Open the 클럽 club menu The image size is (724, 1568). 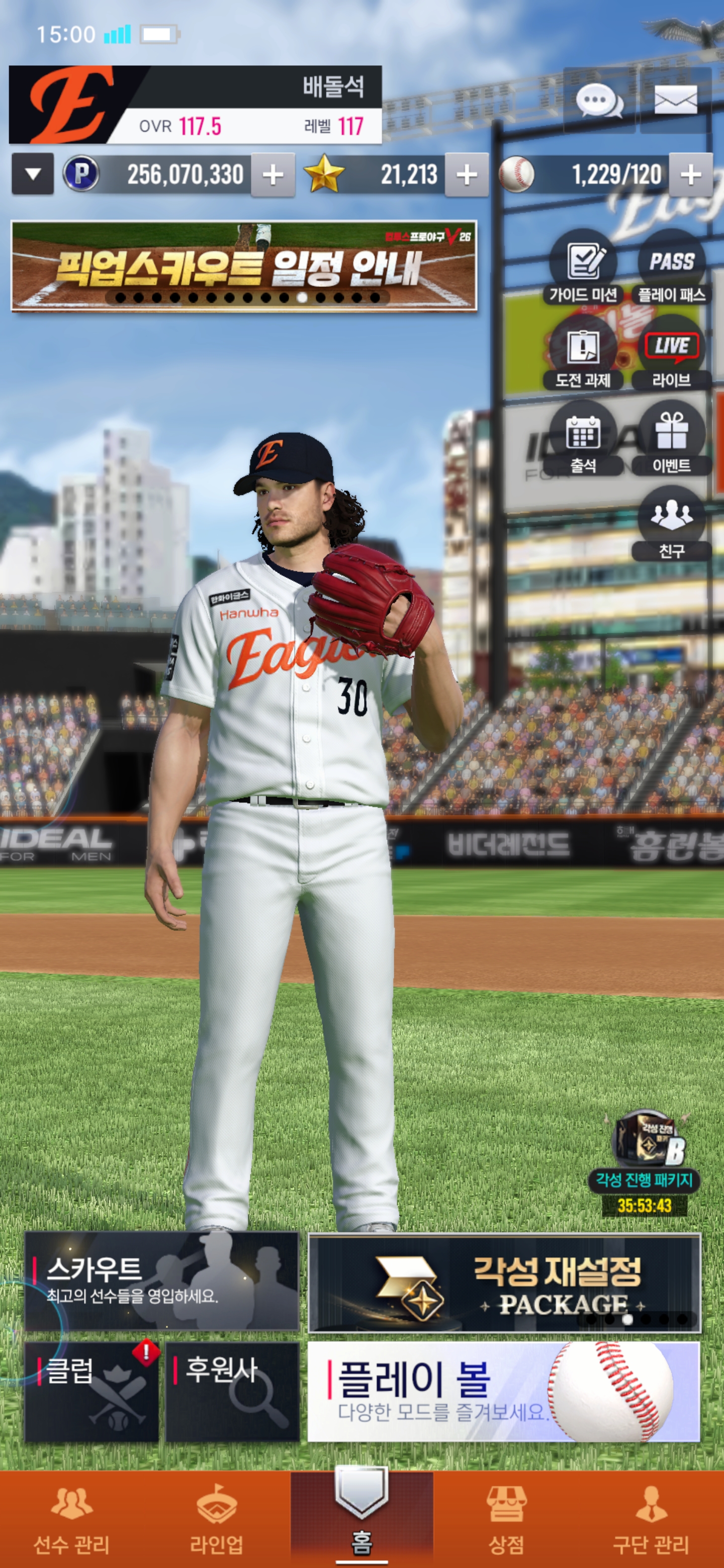[92, 1392]
